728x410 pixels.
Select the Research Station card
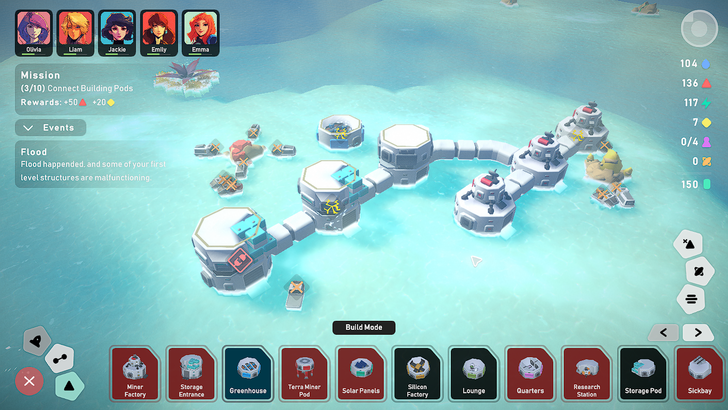coord(587,373)
